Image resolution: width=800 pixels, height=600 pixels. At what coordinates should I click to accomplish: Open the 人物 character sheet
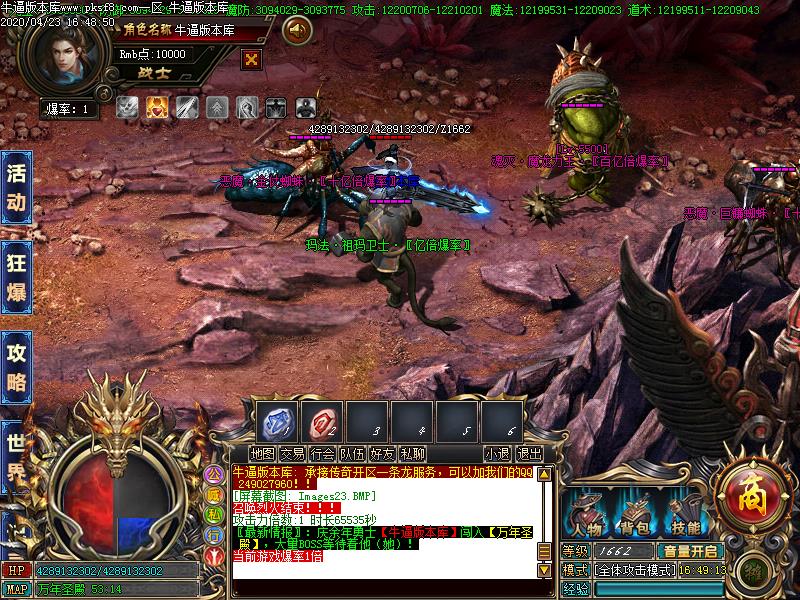(587, 514)
